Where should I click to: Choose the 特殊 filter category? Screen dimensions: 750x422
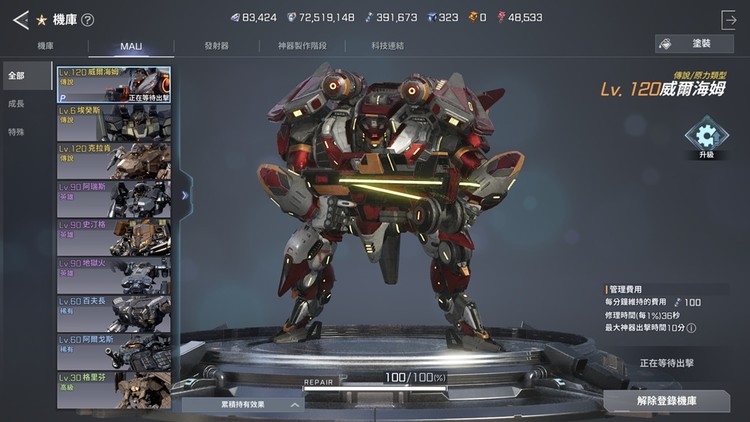pos(17,132)
